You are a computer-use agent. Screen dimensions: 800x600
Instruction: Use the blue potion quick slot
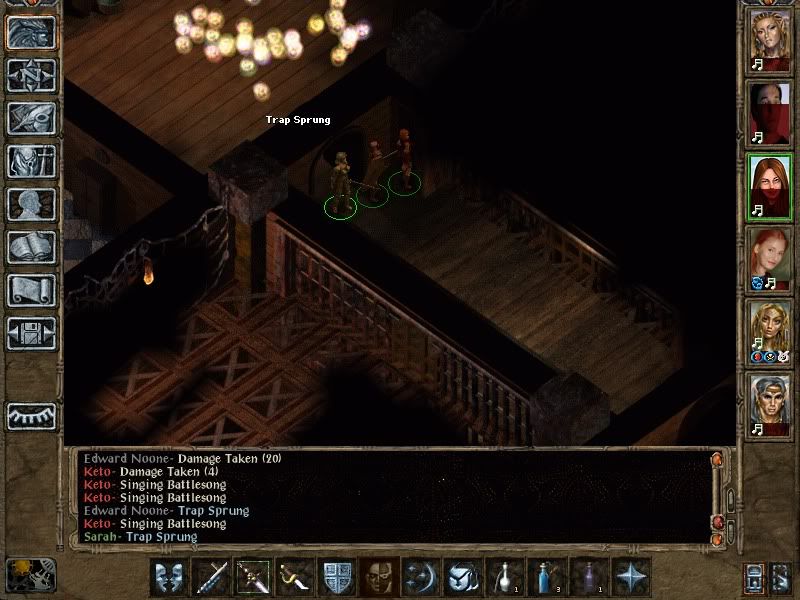point(545,577)
